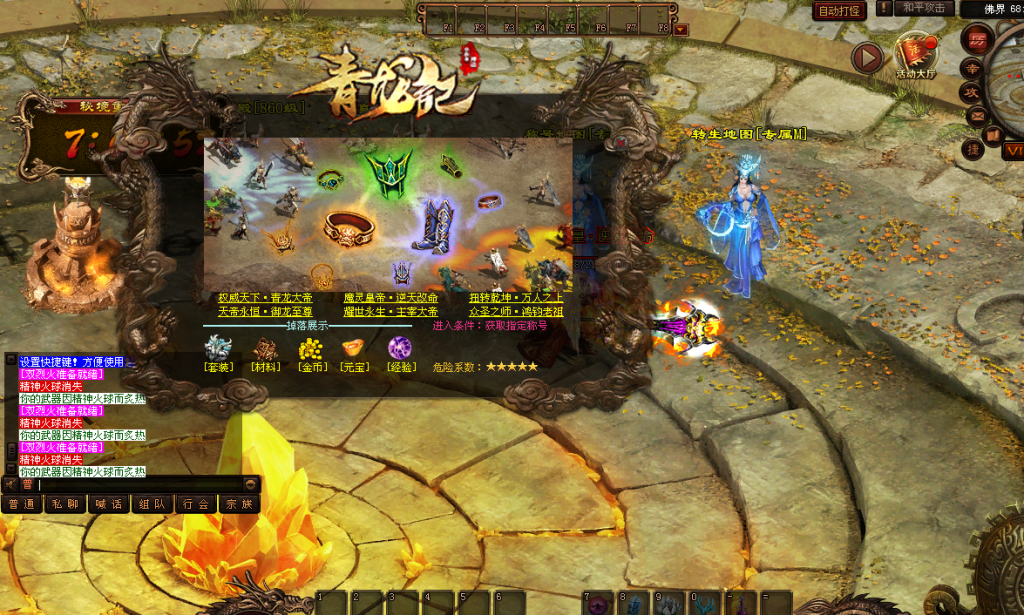Click the 魔灵皇帝·逆天改命 title link
This screenshot has width=1024, height=615.
(x=390, y=298)
